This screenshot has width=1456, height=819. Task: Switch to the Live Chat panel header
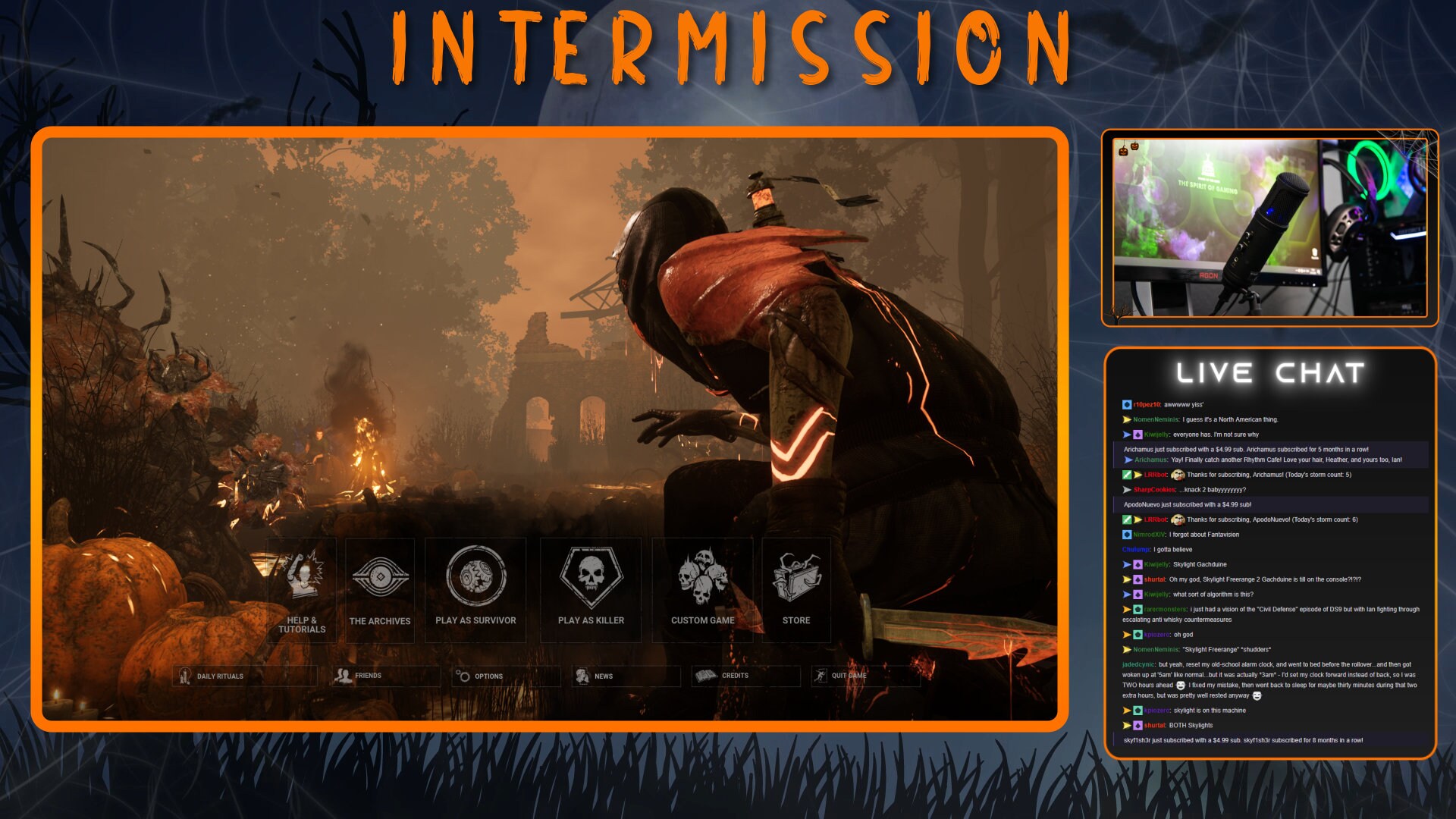point(1272,372)
